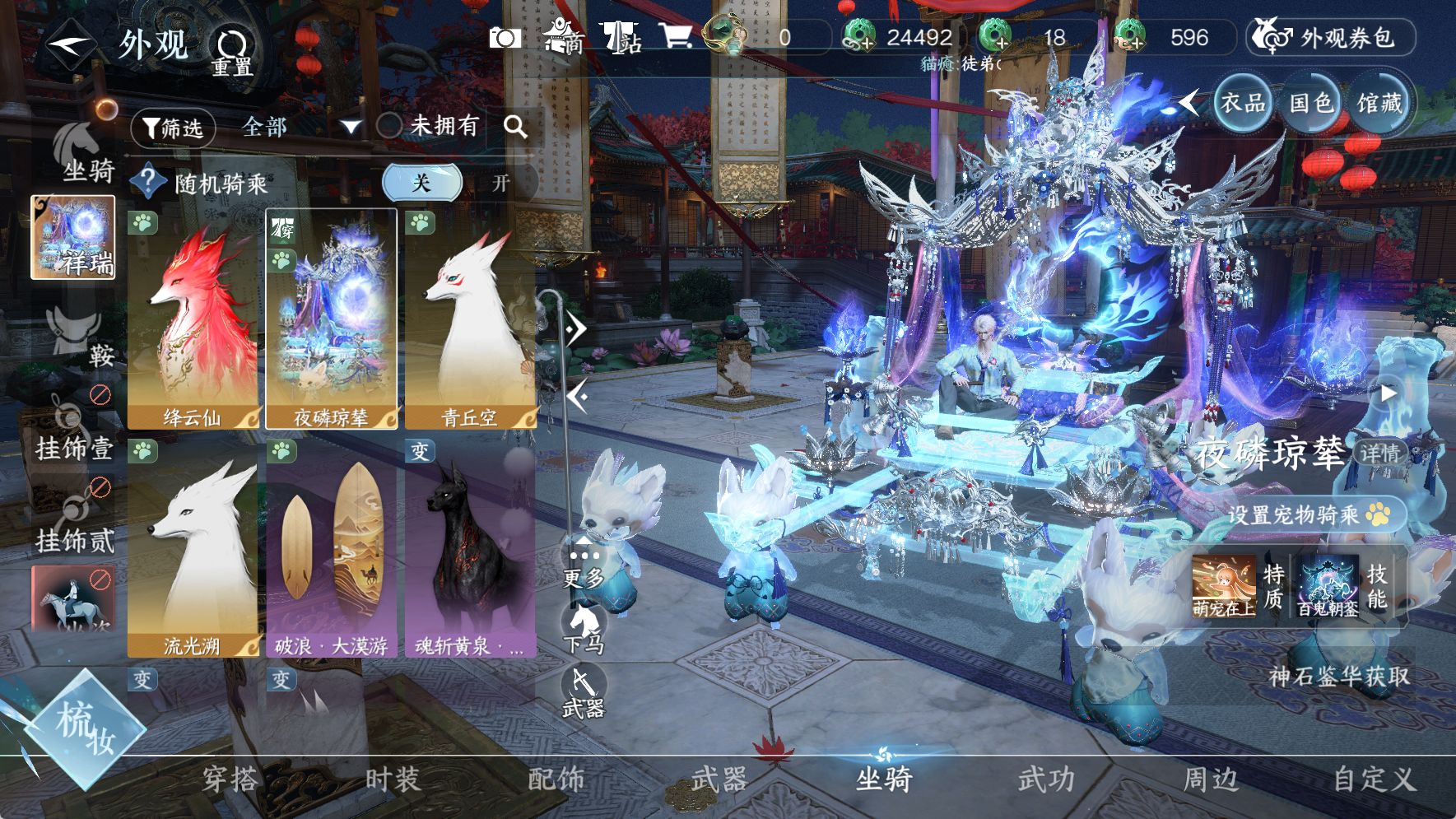1456x819 pixels.
Task: Open the 外观券包 voucher pack
Action: click(1330, 38)
